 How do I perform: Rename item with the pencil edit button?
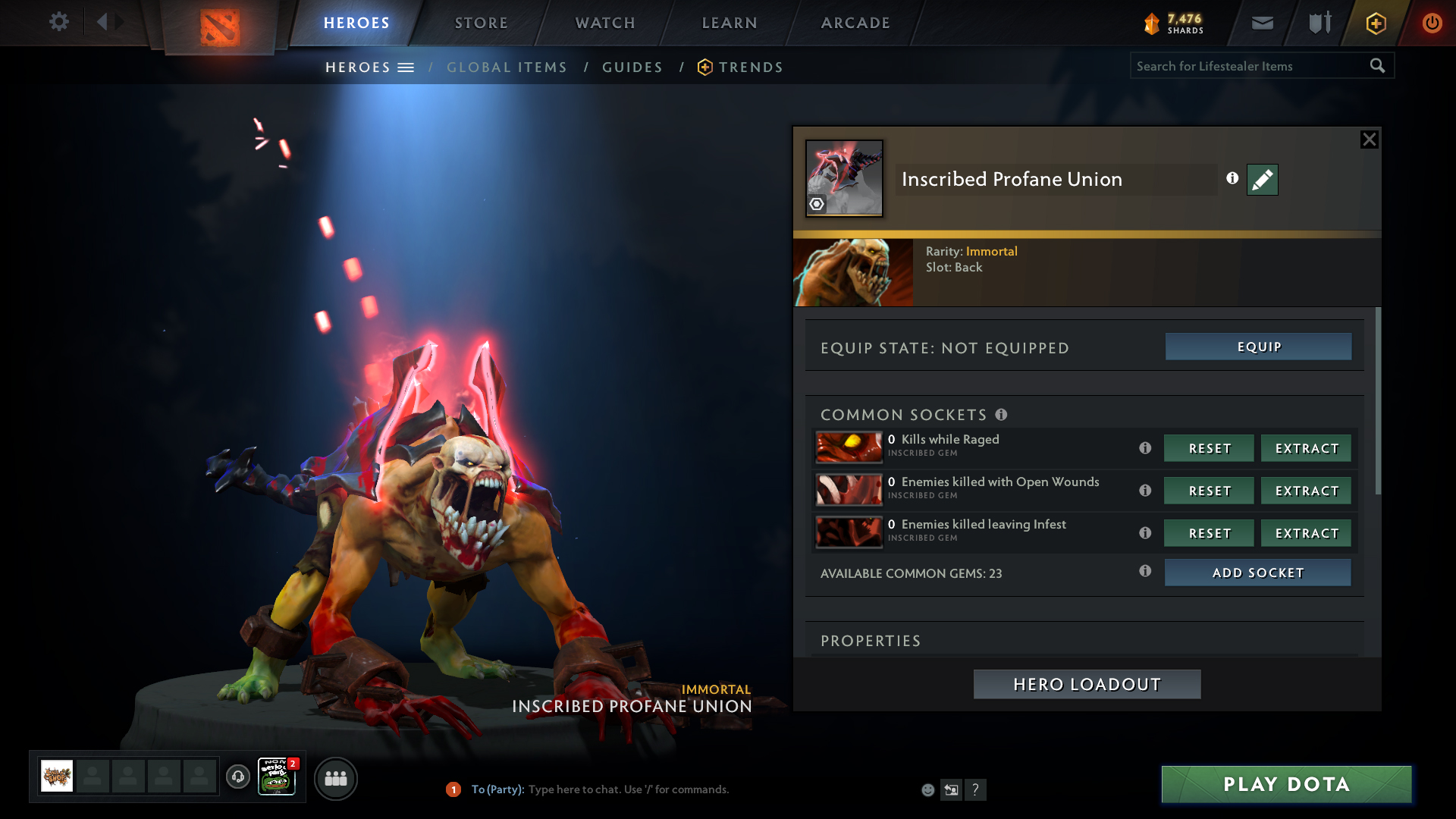tap(1262, 180)
